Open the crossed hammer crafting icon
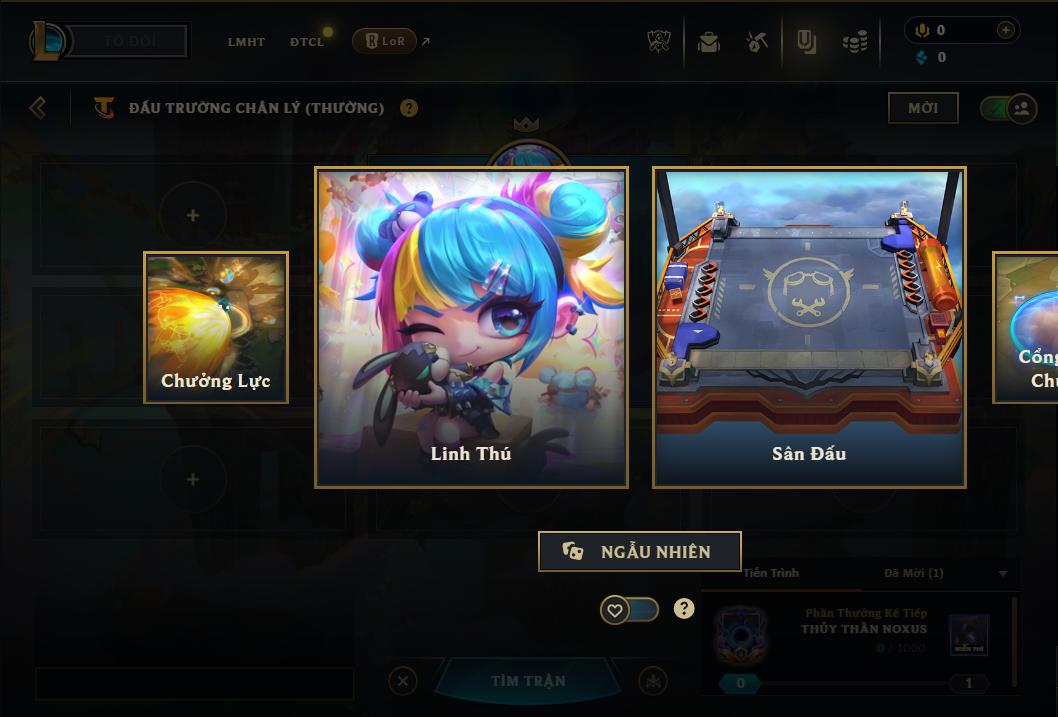Image resolution: width=1058 pixels, height=717 pixels. tap(757, 42)
